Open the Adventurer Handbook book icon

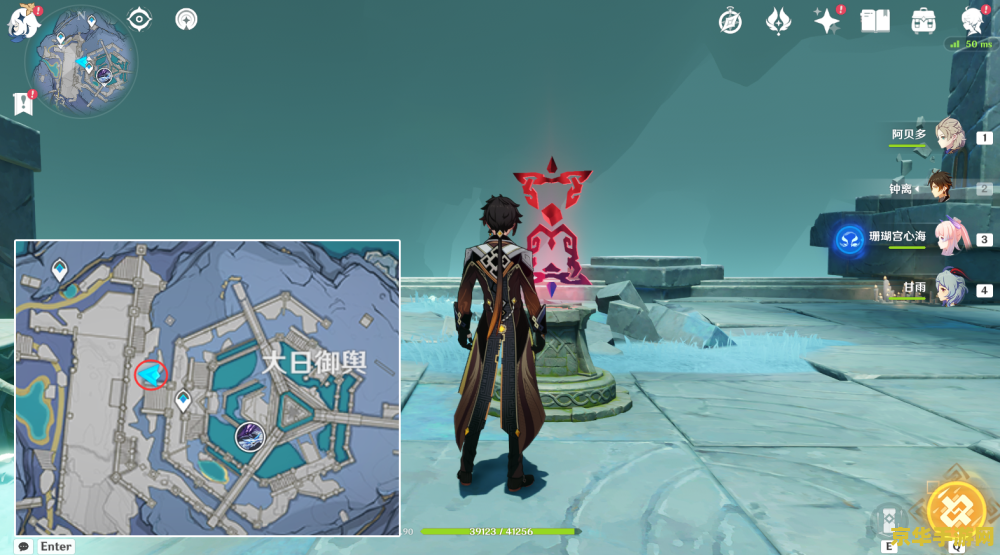click(x=875, y=21)
